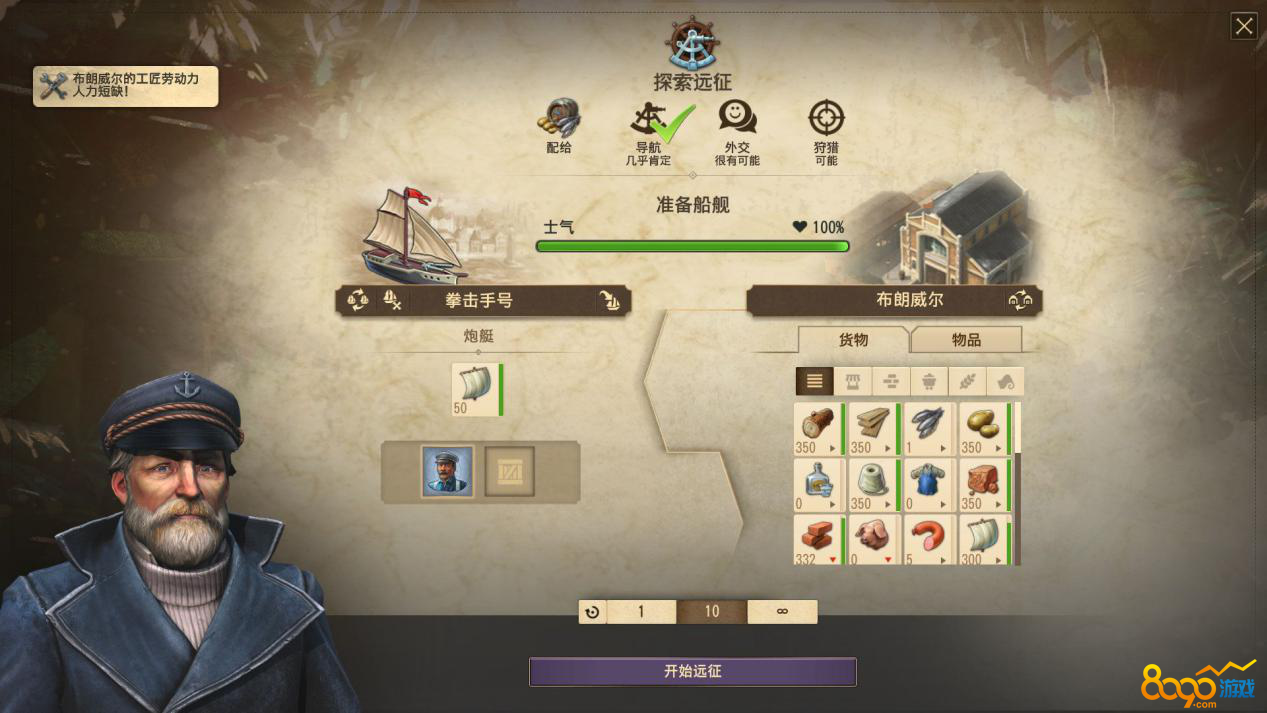Image resolution: width=1267 pixels, height=713 pixels.
Task: Choose the sausage goods slot
Action: [927, 540]
